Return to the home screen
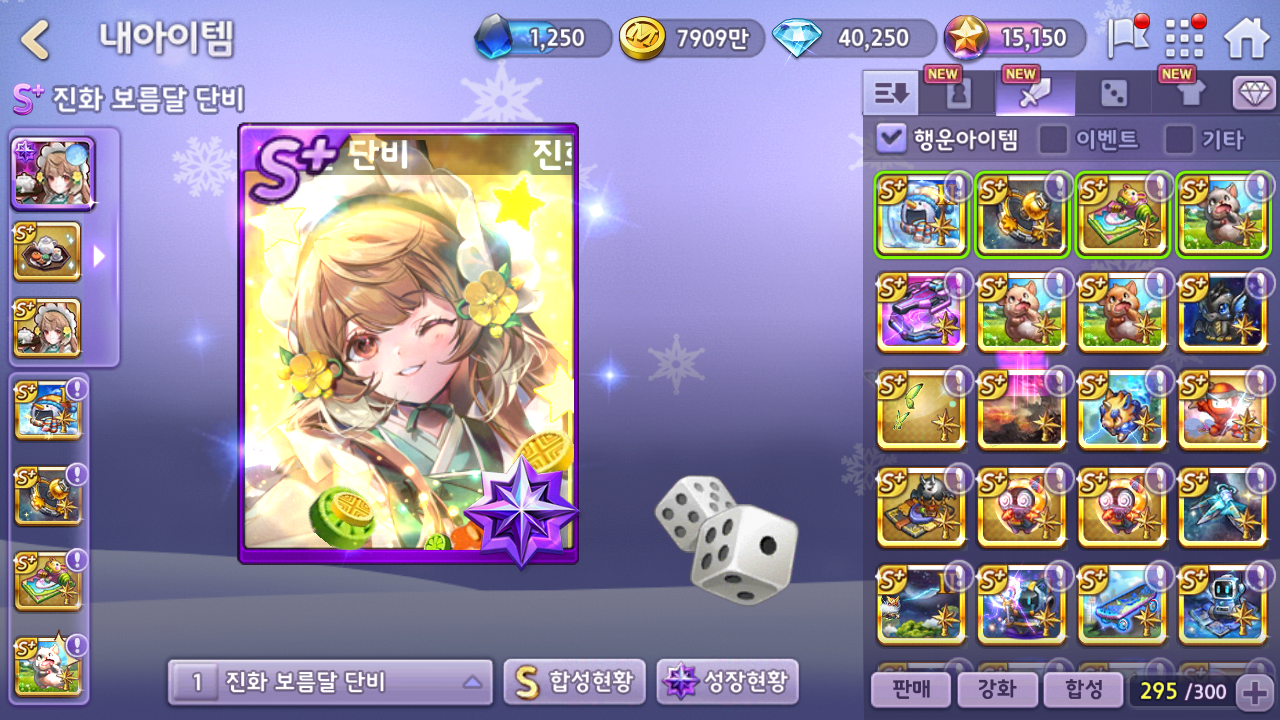Viewport: 1280px width, 720px height. pos(1246,39)
